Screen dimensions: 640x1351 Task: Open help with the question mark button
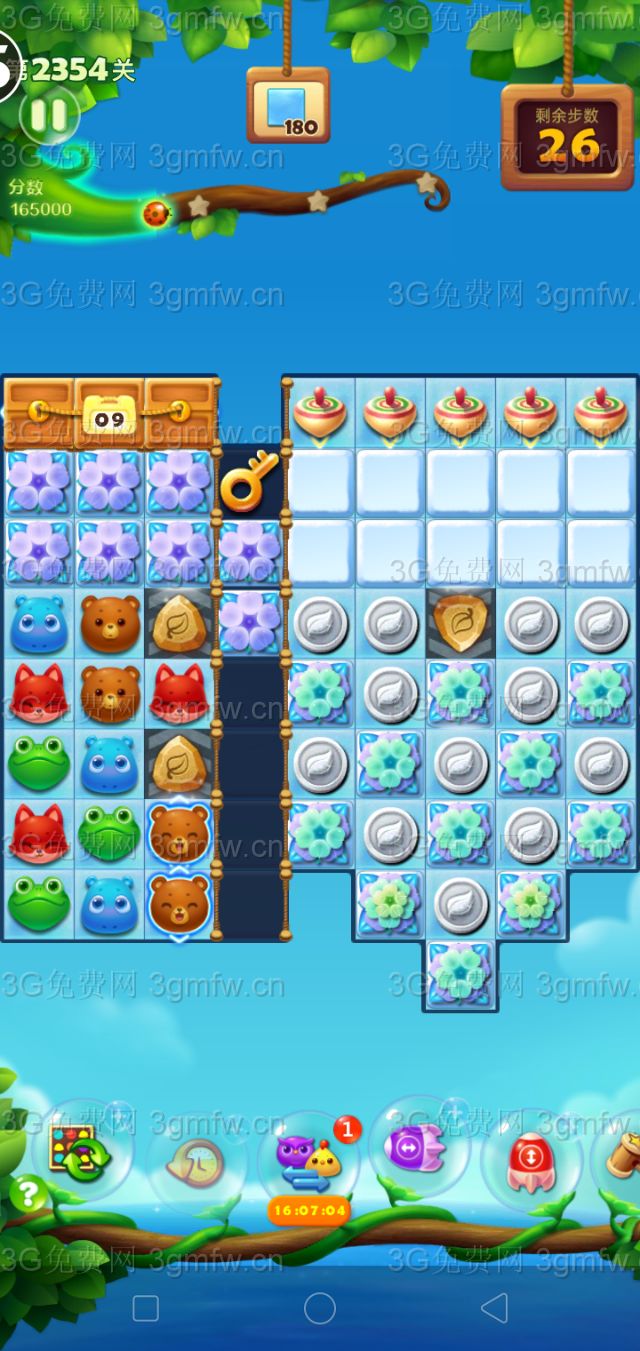tap(28, 1193)
